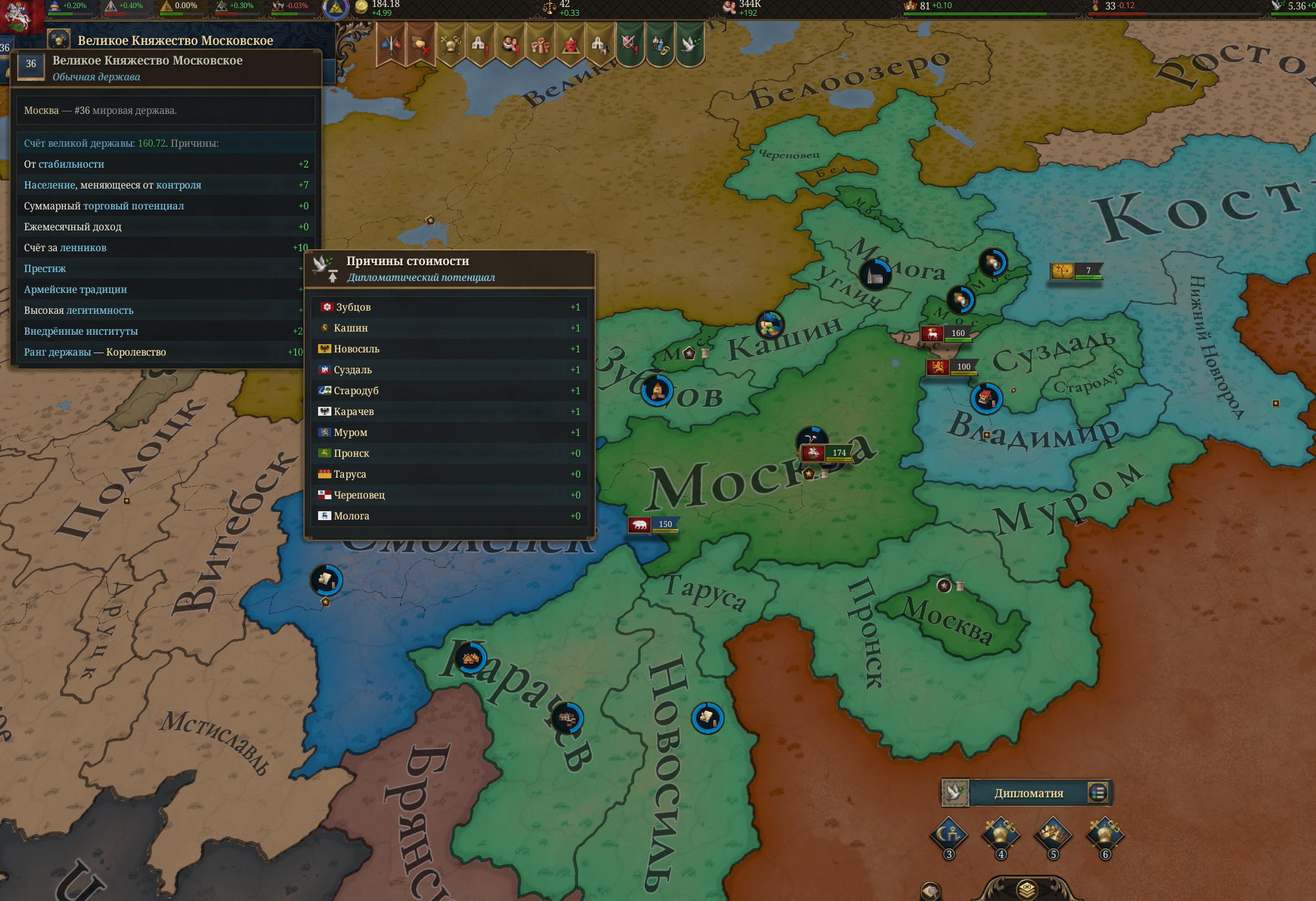Open the gold coins treasury readout
The width and height of the screenshot is (1316, 901).
tap(362, 7)
